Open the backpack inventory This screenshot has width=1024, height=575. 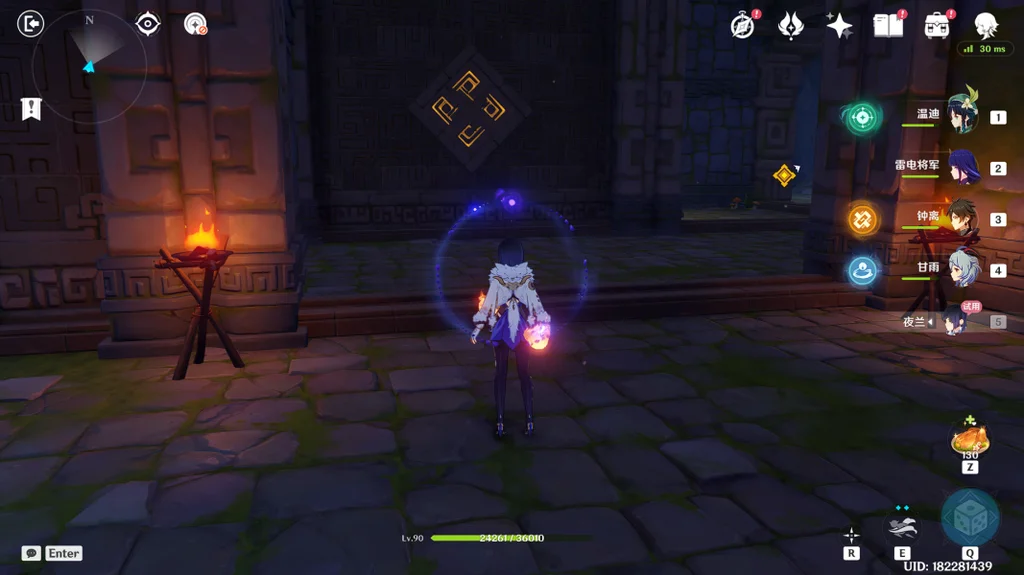point(937,26)
